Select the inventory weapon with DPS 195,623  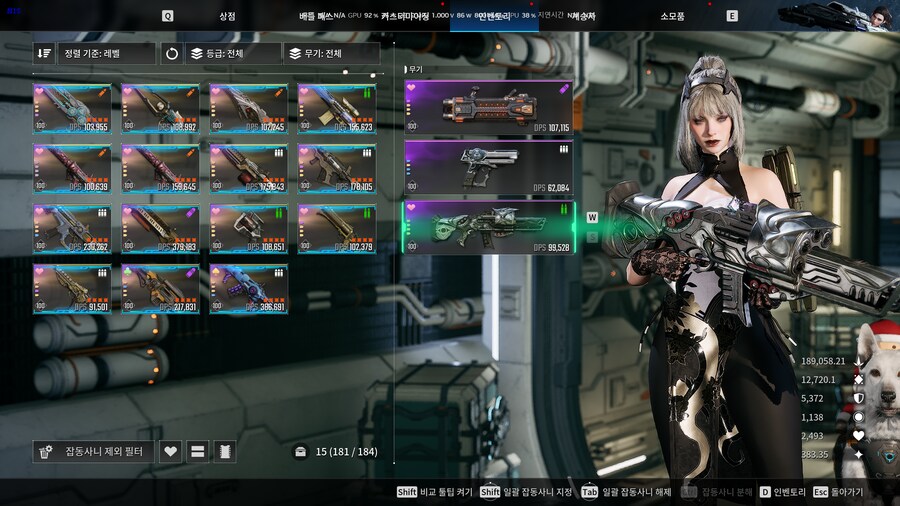337,109
